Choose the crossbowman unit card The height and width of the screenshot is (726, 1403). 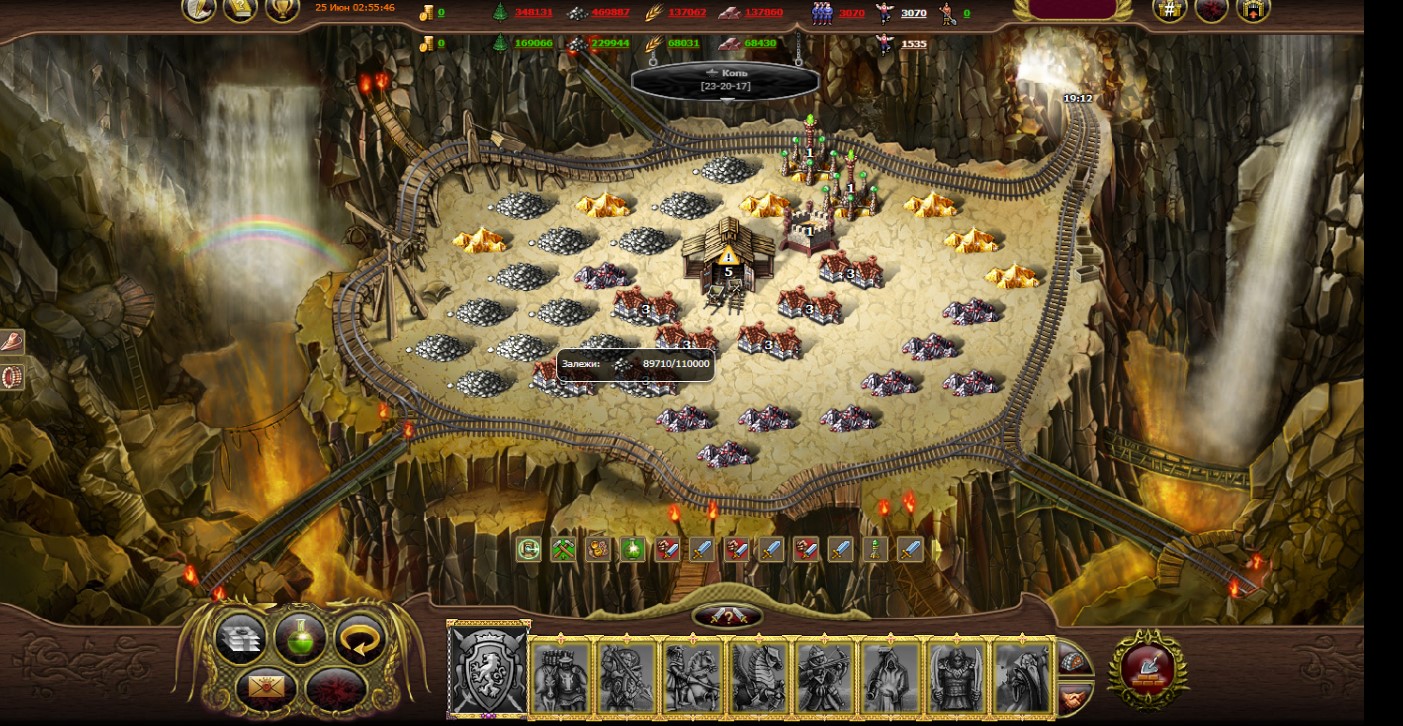(x=824, y=677)
